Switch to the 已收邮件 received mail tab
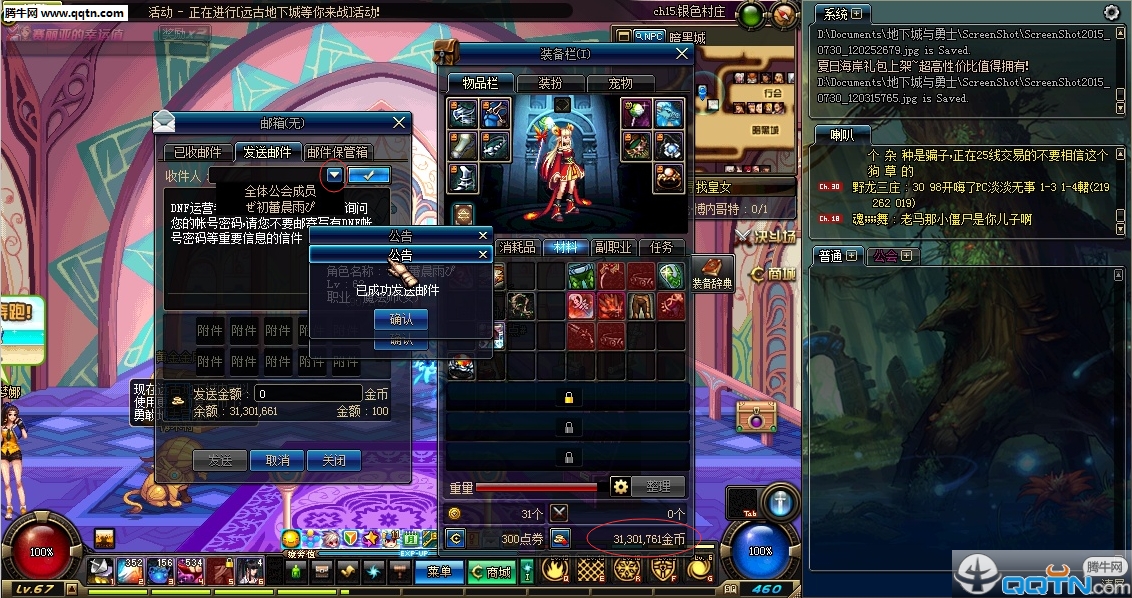 [x=198, y=153]
